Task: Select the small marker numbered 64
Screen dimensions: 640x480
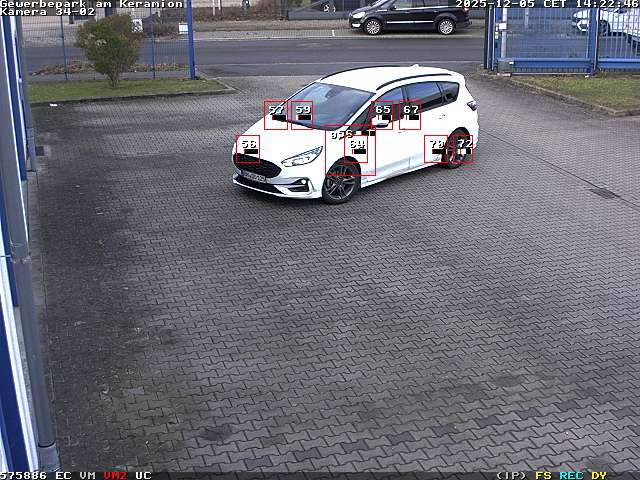Action: tap(357, 149)
